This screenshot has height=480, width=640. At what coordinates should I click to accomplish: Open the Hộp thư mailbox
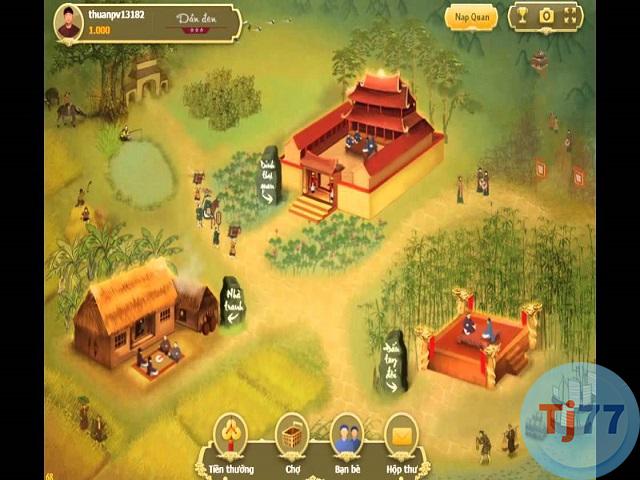pos(401,433)
